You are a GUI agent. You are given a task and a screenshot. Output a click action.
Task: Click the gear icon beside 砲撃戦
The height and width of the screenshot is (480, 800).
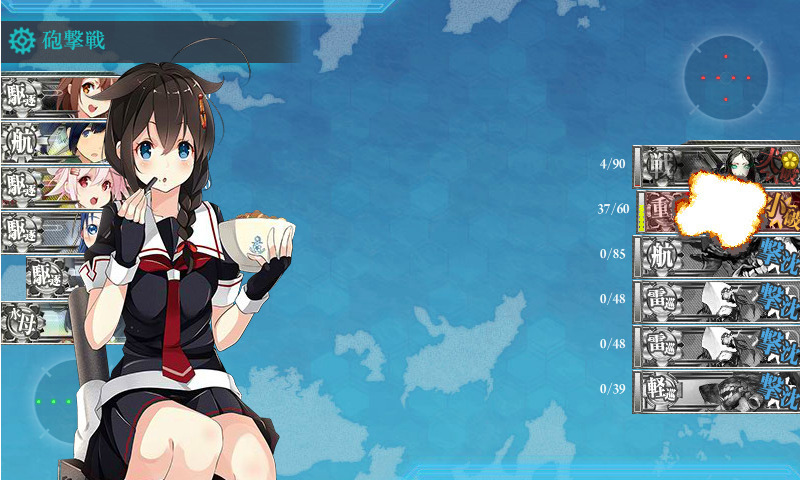pos(21,41)
